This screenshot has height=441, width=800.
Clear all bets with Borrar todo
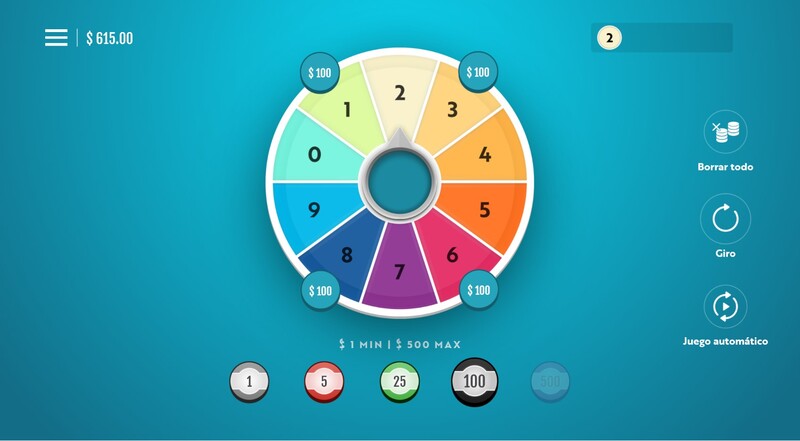[x=725, y=131]
